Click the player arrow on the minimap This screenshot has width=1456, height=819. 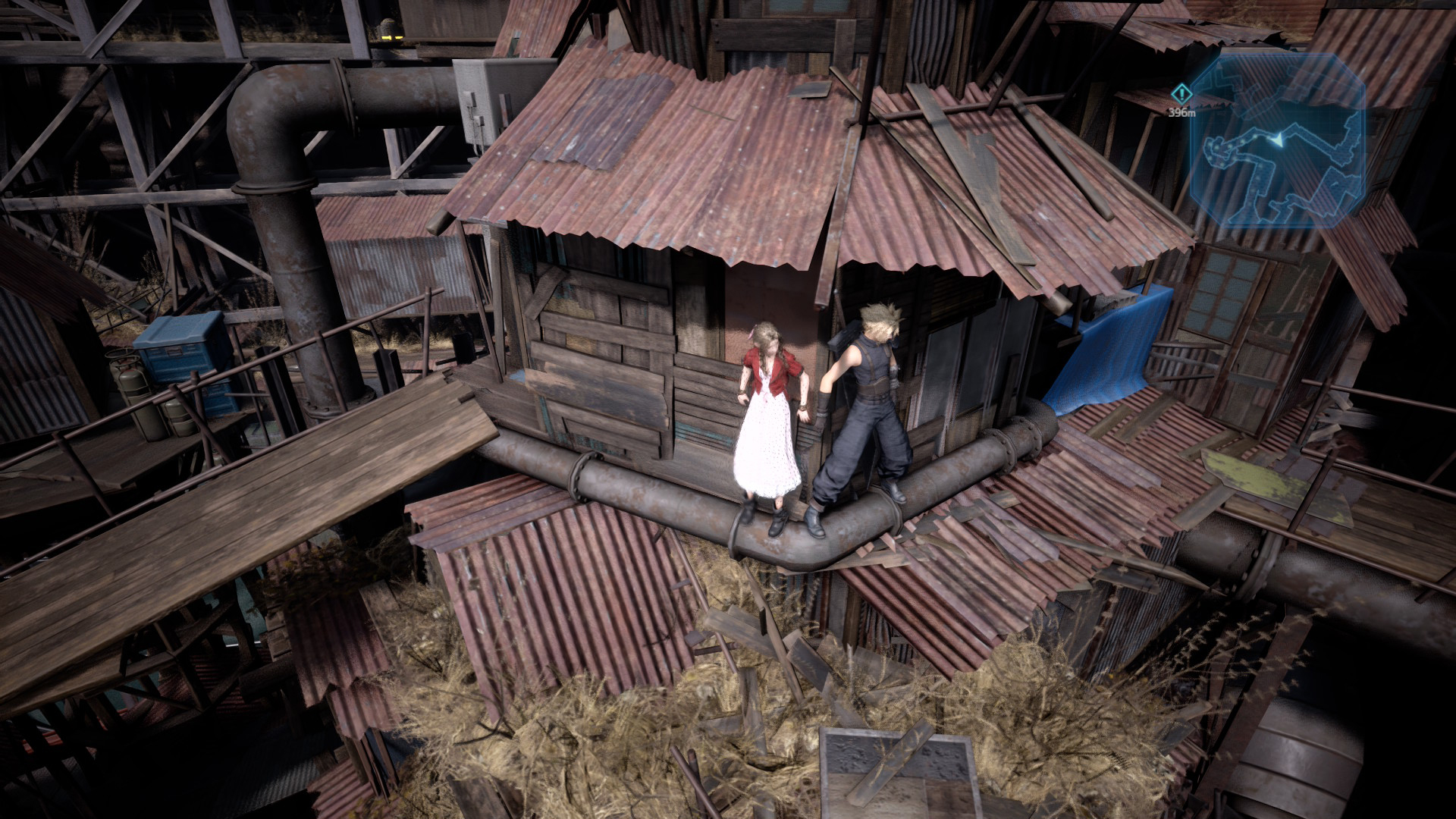(x=1279, y=140)
